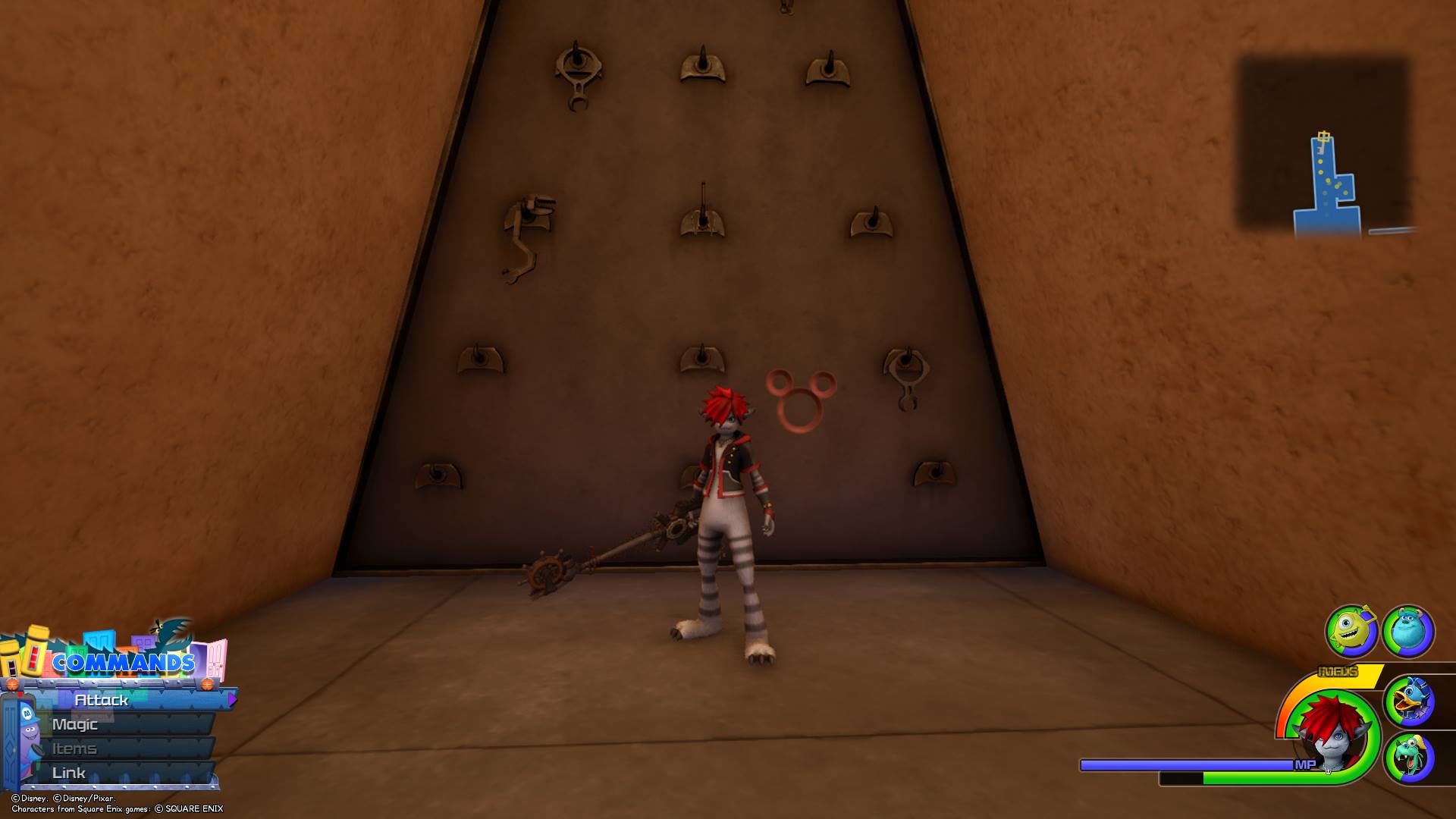The height and width of the screenshot is (819, 1456).
Task: Choose the Items command
Action: point(74,748)
